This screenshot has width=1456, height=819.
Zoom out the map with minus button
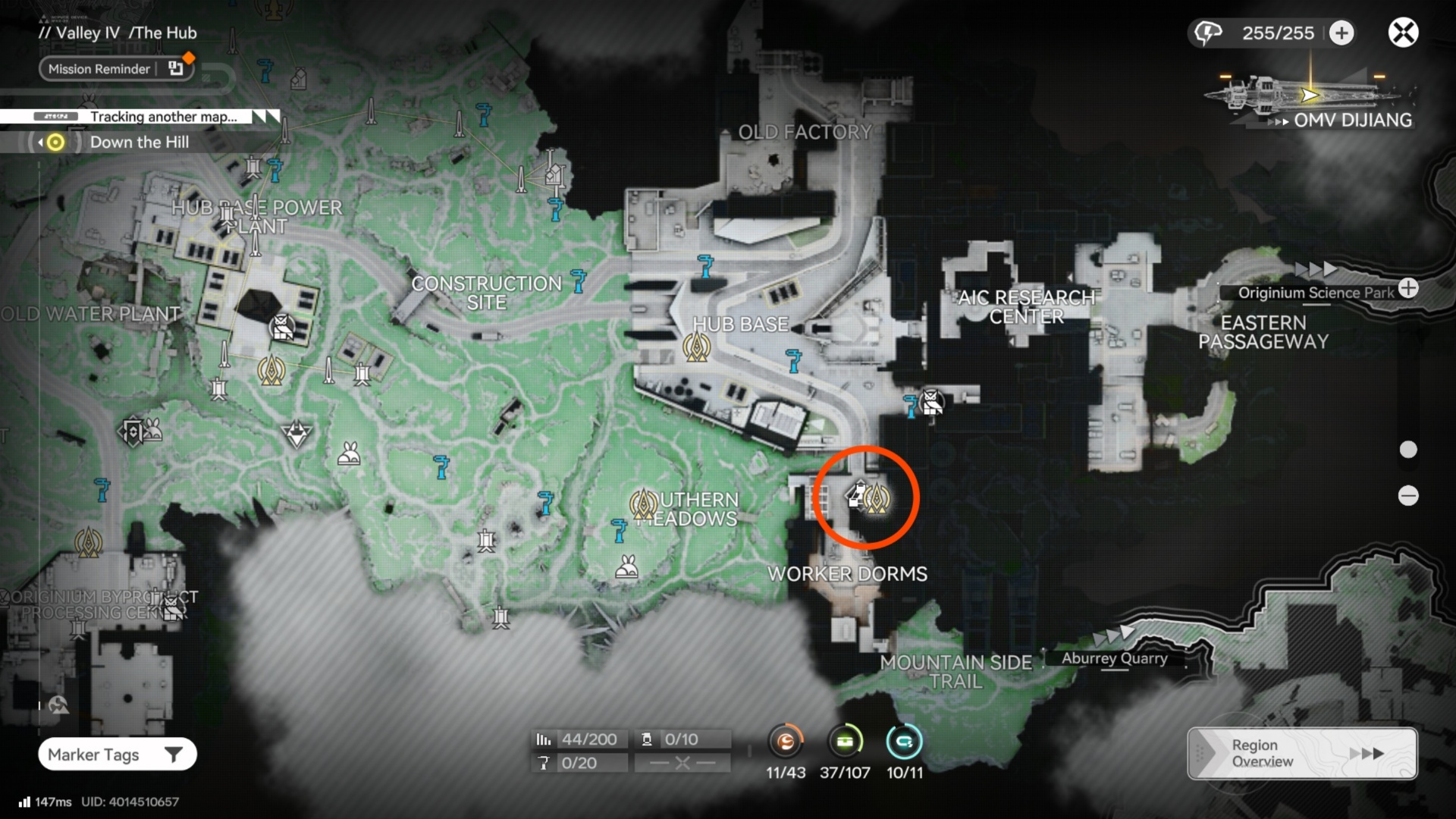pyautogui.click(x=1408, y=496)
